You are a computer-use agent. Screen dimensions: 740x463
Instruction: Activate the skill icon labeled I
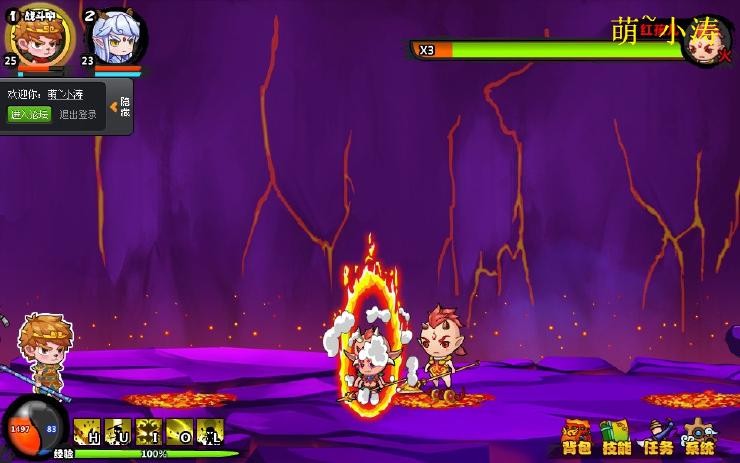tap(149, 432)
